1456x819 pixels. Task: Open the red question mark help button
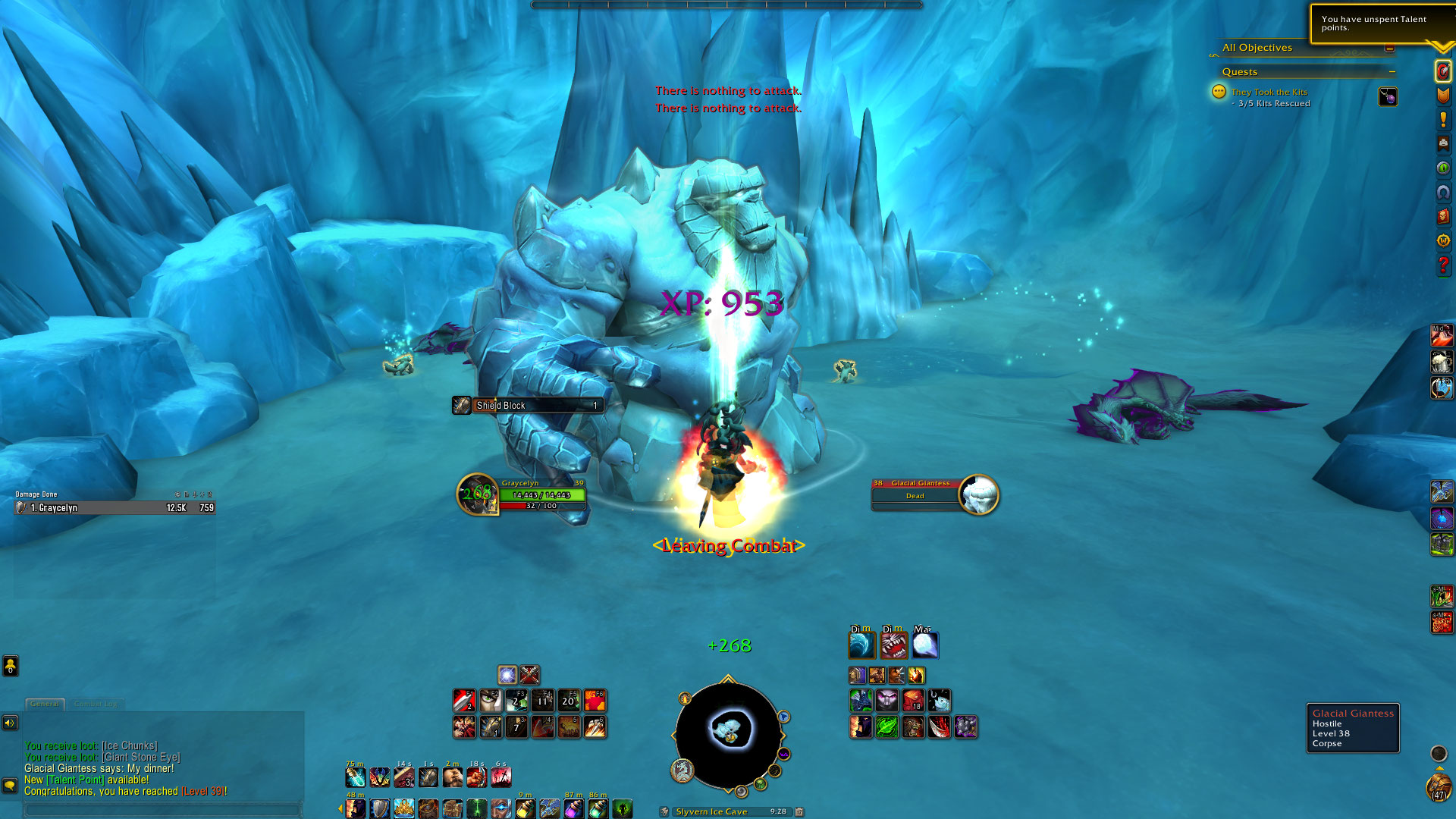[x=1442, y=265]
